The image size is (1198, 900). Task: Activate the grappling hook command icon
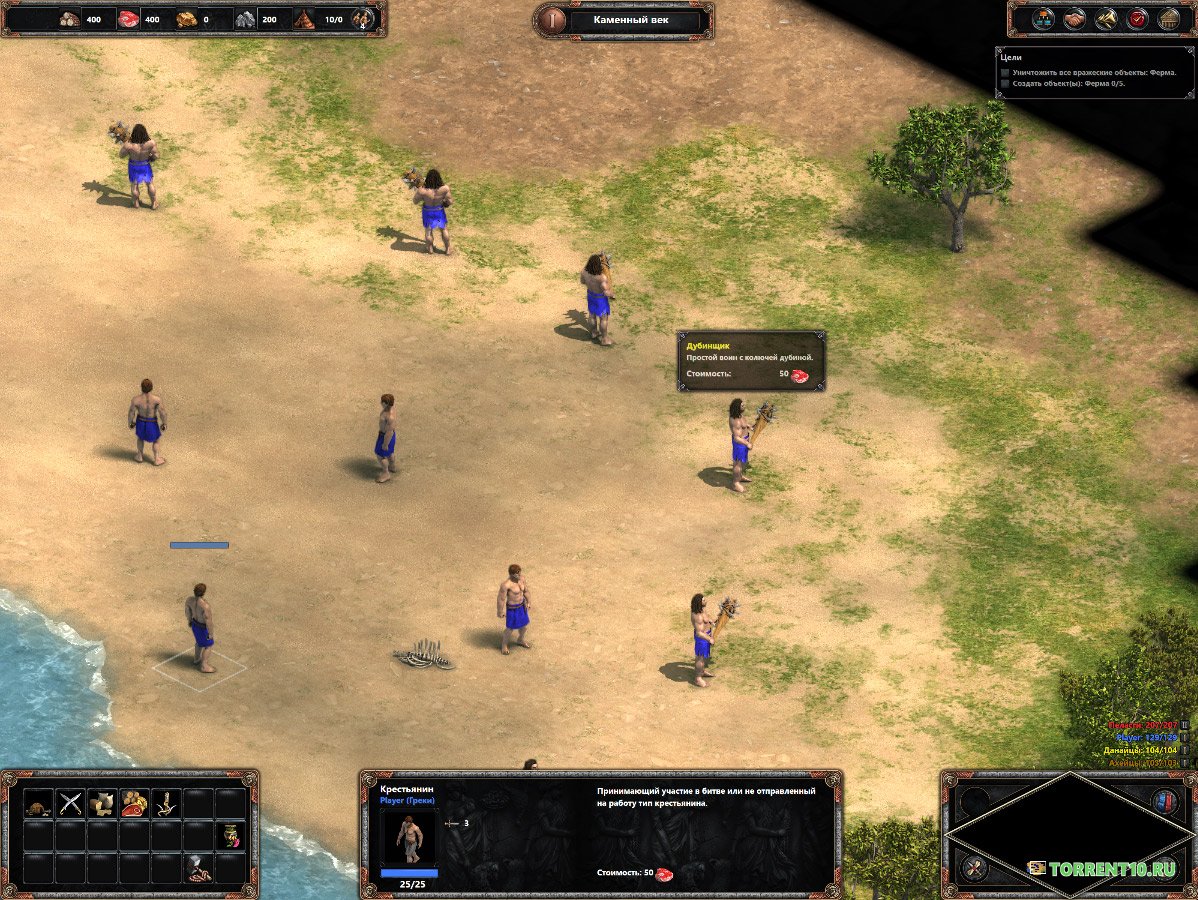[165, 803]
